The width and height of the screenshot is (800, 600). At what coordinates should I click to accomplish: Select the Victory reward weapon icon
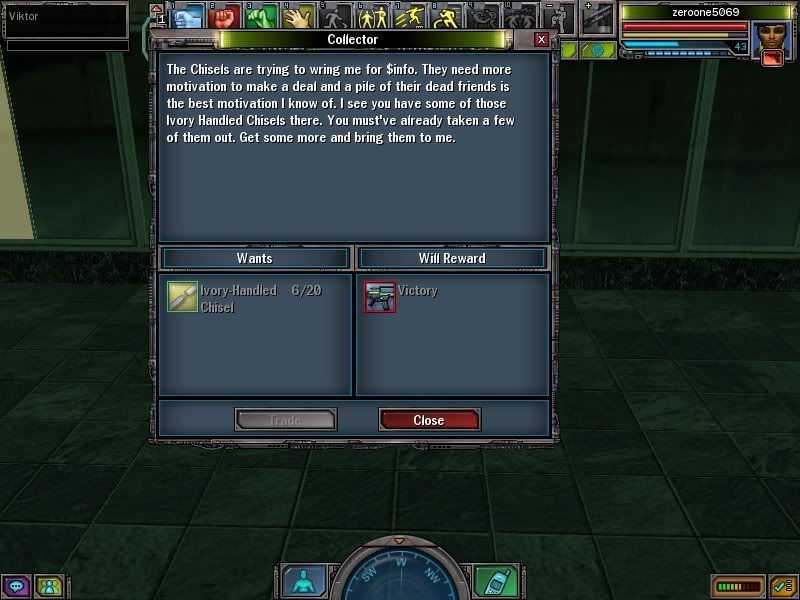(x=379, y=297)
